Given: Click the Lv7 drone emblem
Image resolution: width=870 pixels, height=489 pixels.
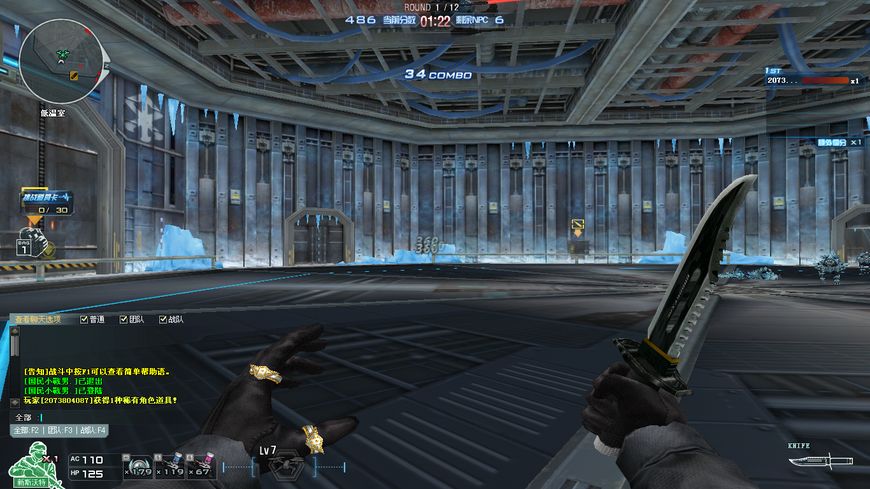Looking at the screenshot, I should [x=283, y=464].
